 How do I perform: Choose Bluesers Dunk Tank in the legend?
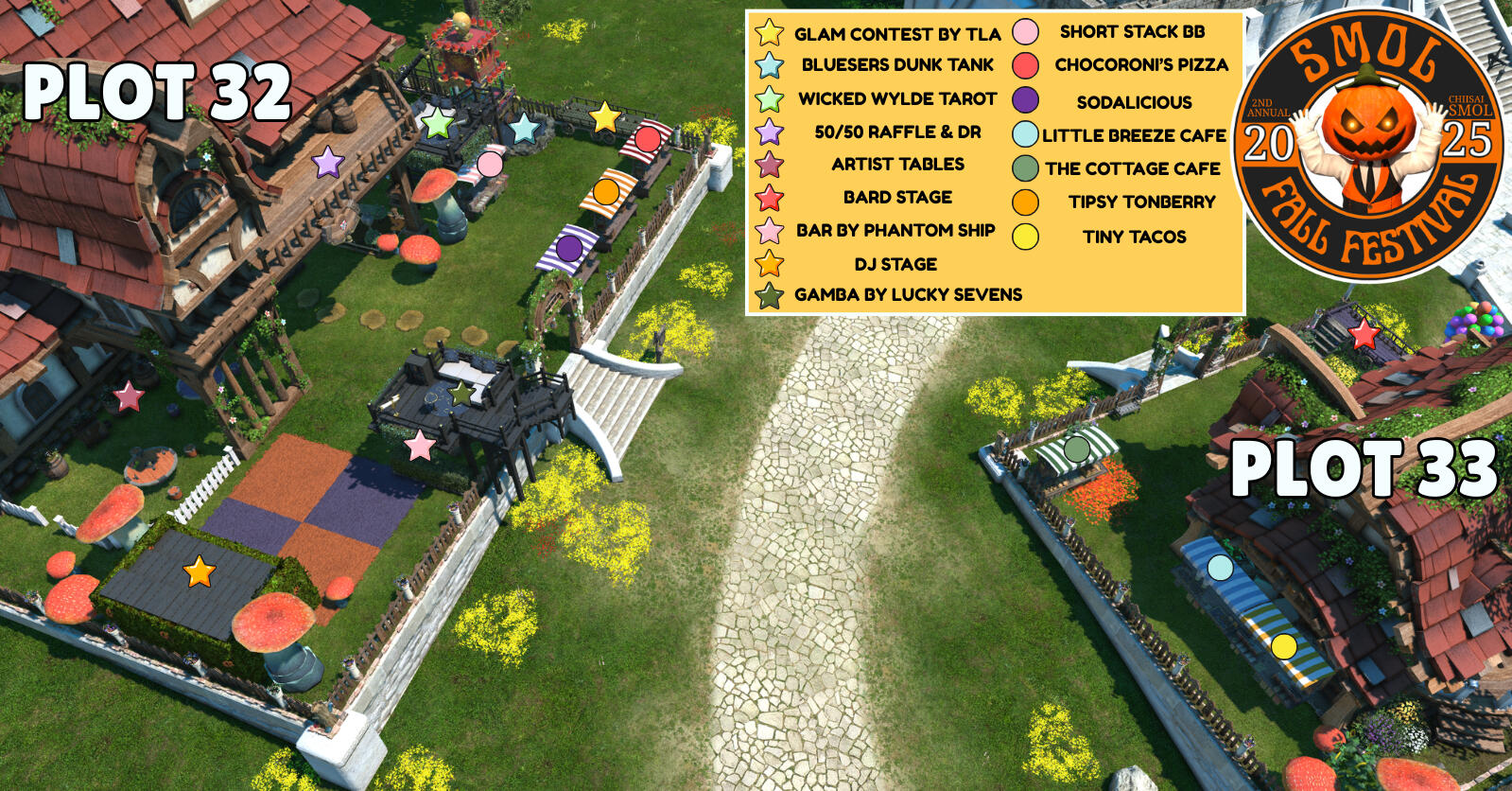pyautogui.click(x=896, y=65)
